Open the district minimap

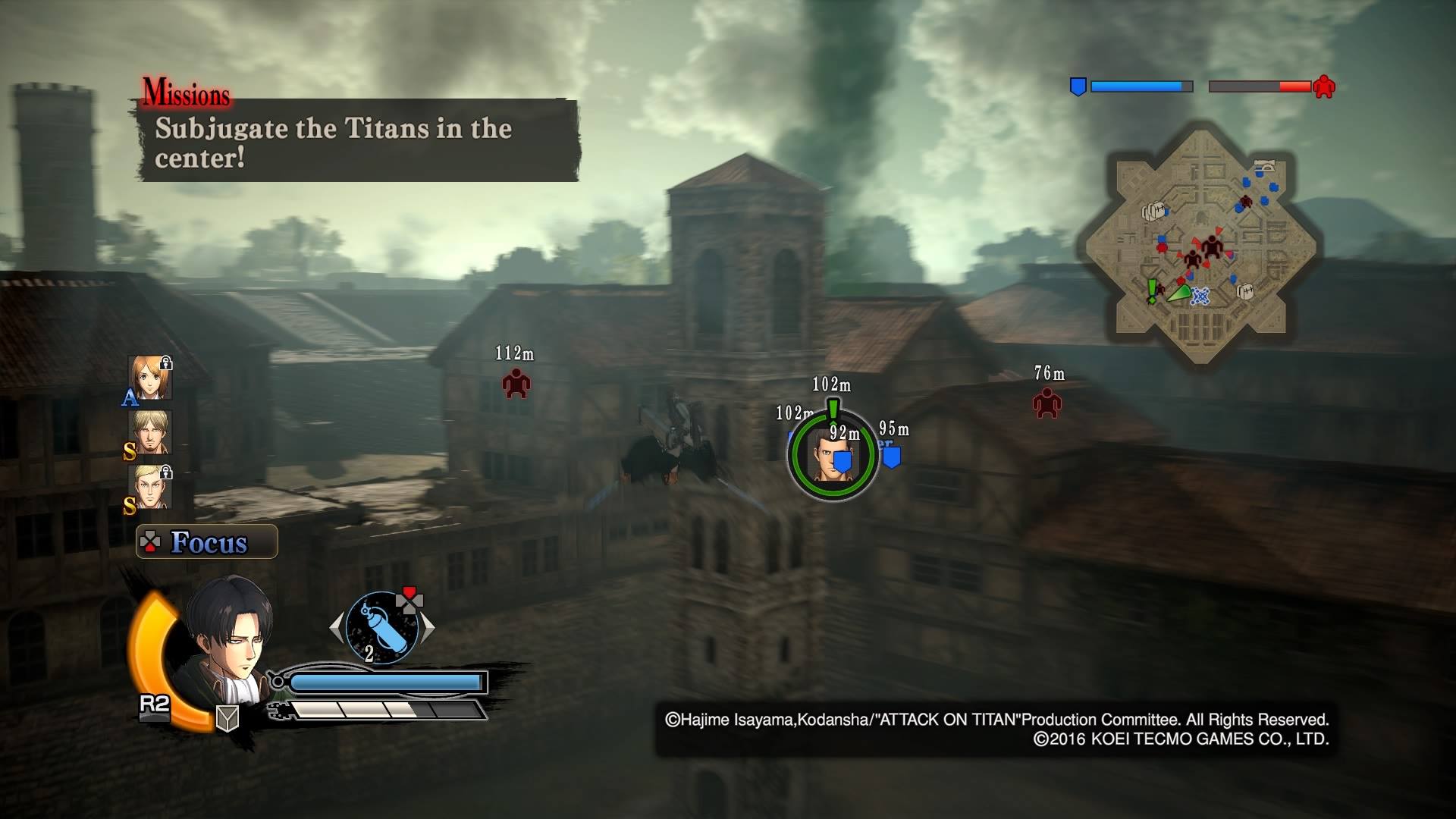tap(1200, 243)
